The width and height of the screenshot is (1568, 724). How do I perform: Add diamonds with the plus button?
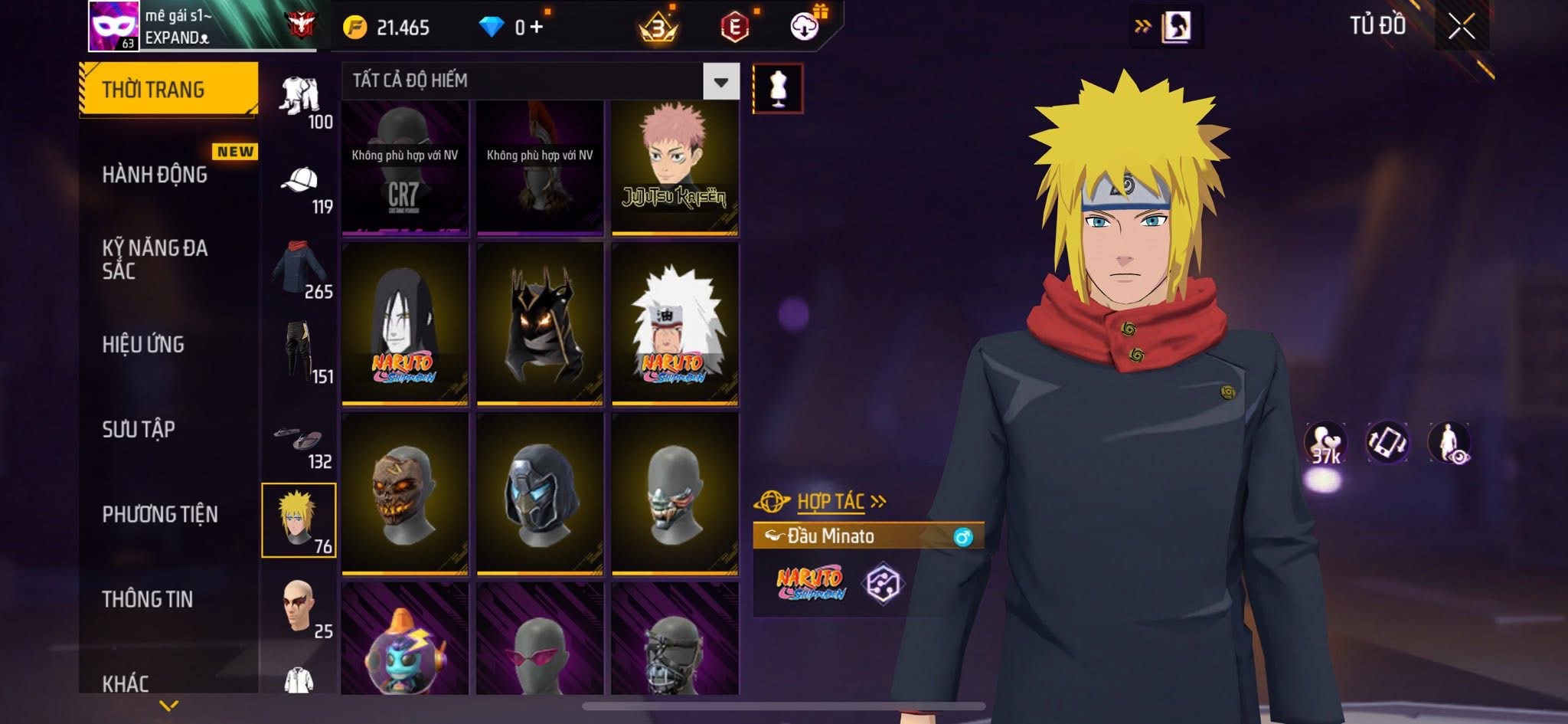[x=537, y=28]
